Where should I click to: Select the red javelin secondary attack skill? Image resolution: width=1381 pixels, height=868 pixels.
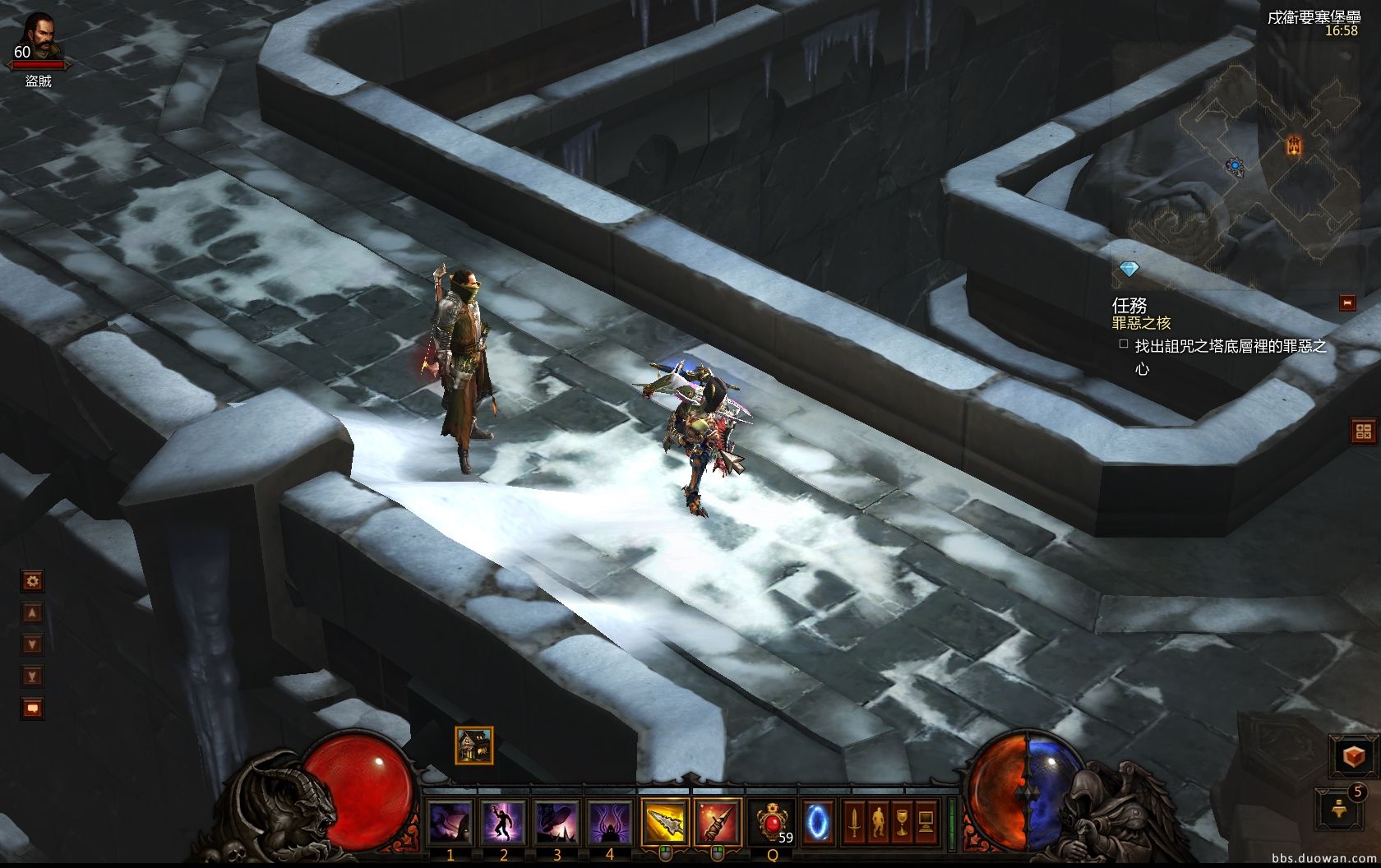(x=718, y=821)
